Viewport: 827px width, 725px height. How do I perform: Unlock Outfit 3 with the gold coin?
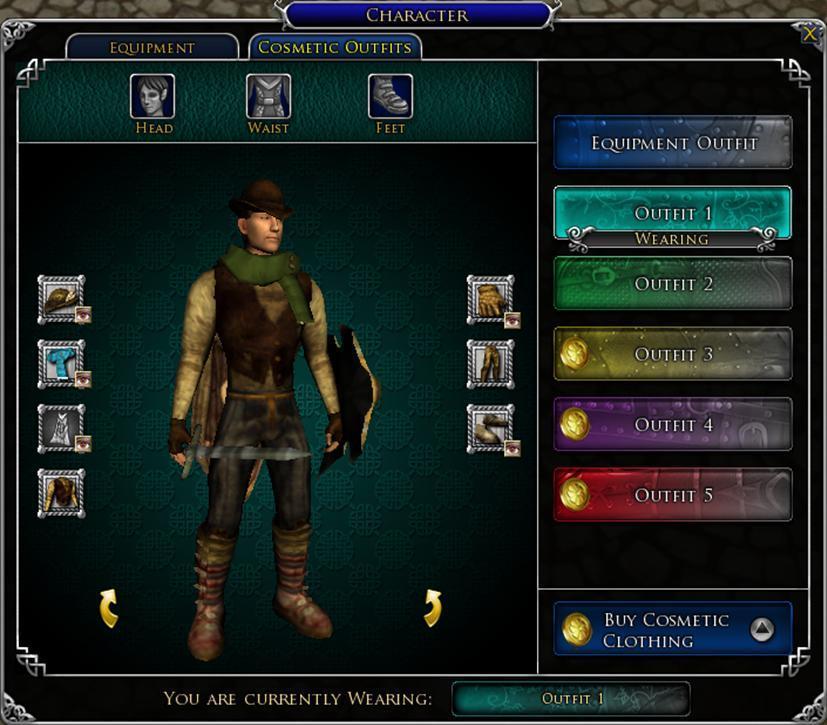[575, 354]
